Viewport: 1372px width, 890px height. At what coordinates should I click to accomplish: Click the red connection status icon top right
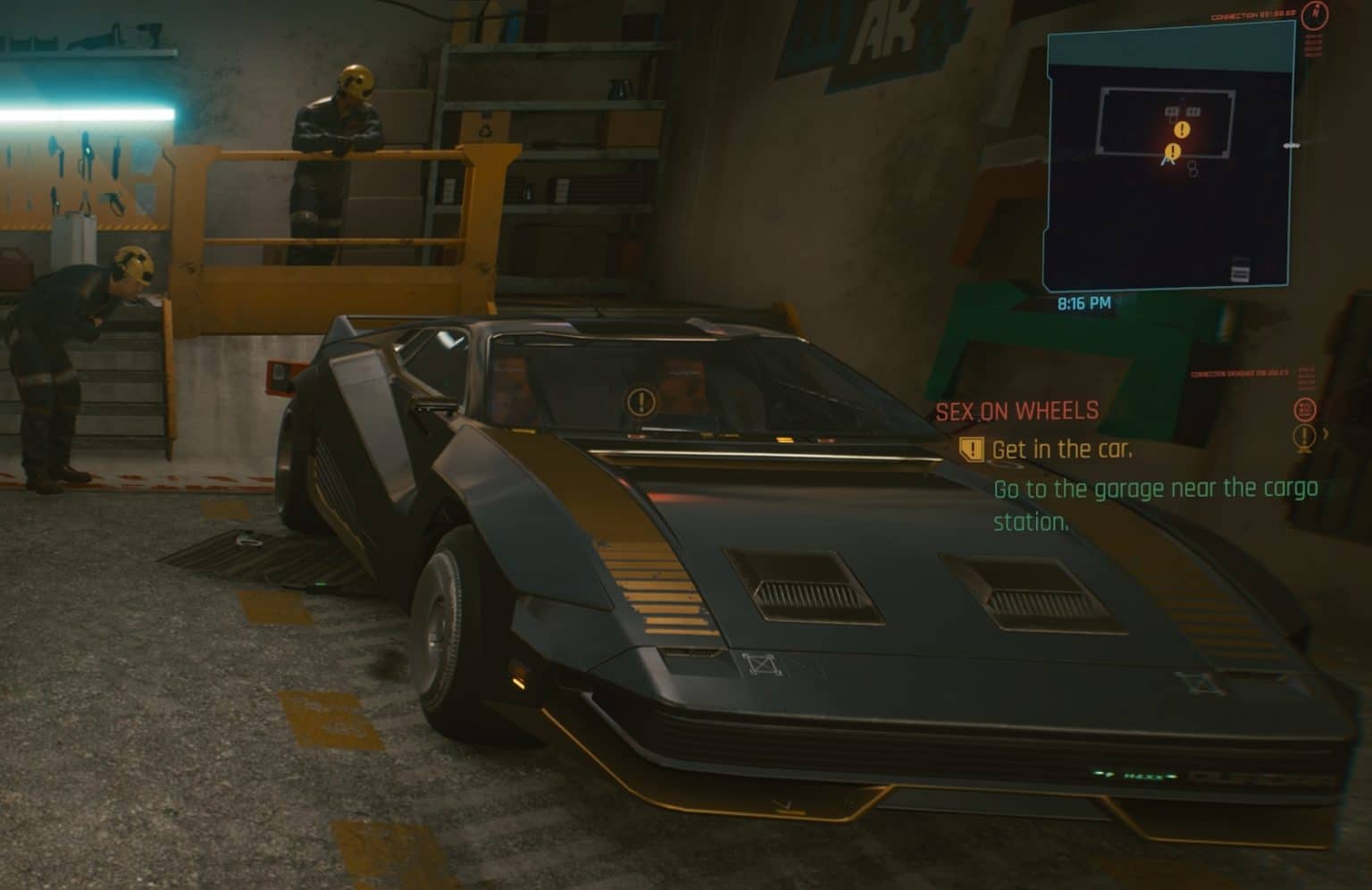pos(1314,16)
